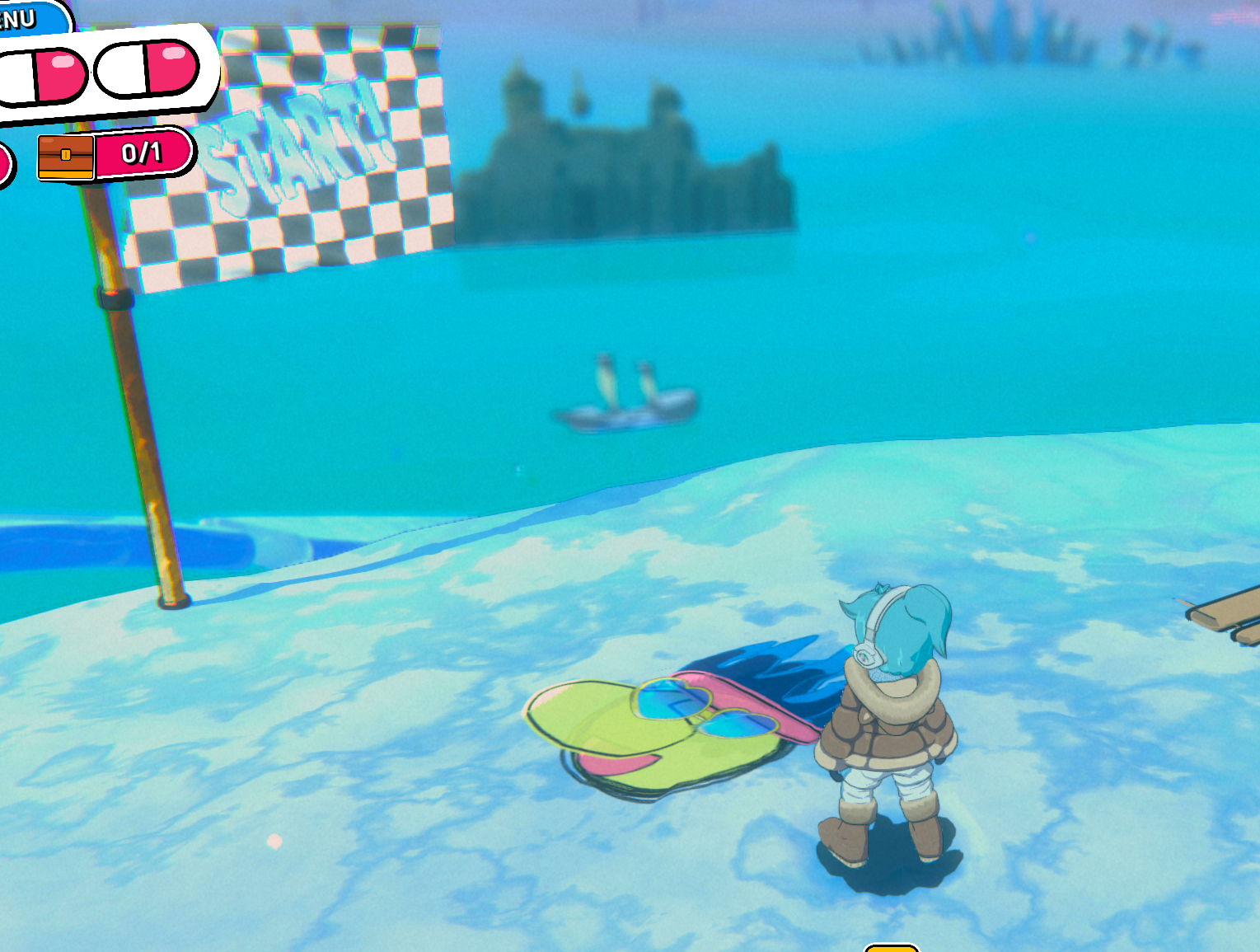Screen dimensions: 1260x952
Task: Open the blue Menu button
Action: coord(25,16)
